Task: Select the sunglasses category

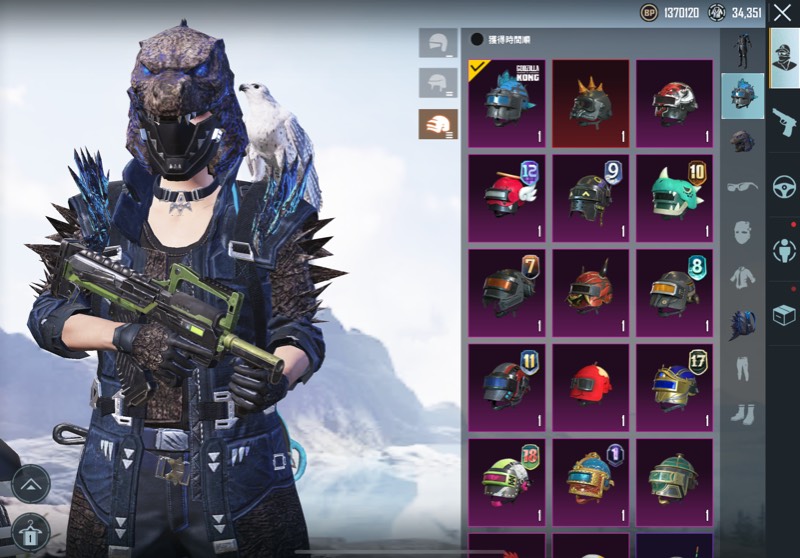Action: [741, 186]
